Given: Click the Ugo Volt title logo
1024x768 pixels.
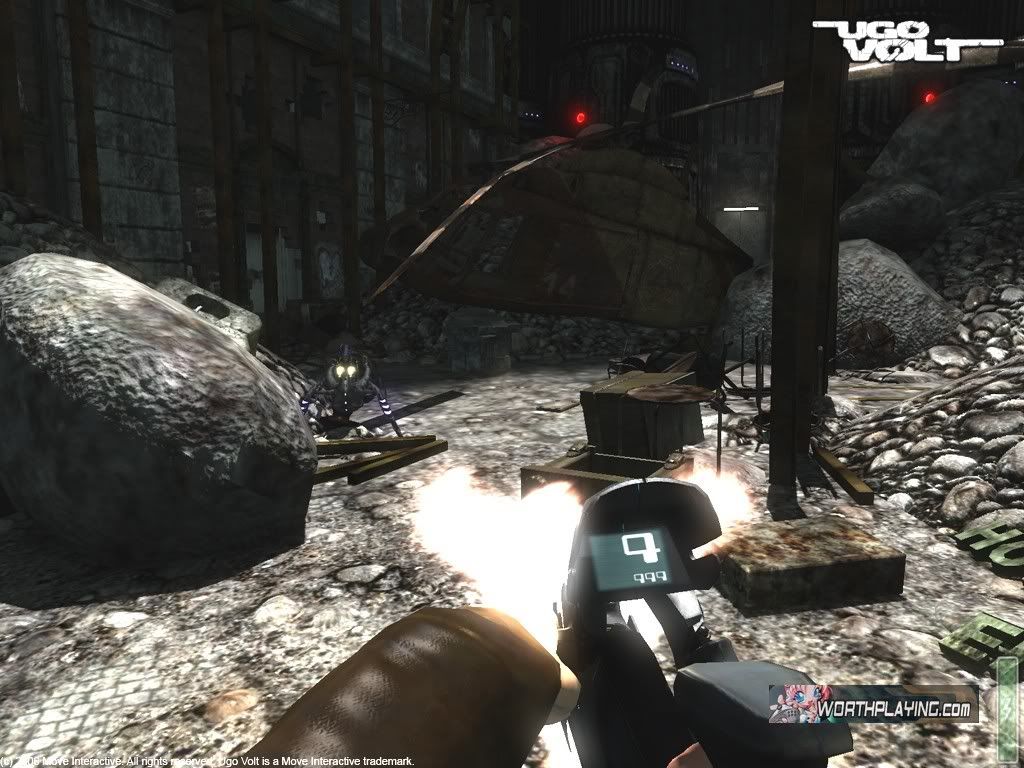Looking at the screenshot, I should (x=906, y=40).
